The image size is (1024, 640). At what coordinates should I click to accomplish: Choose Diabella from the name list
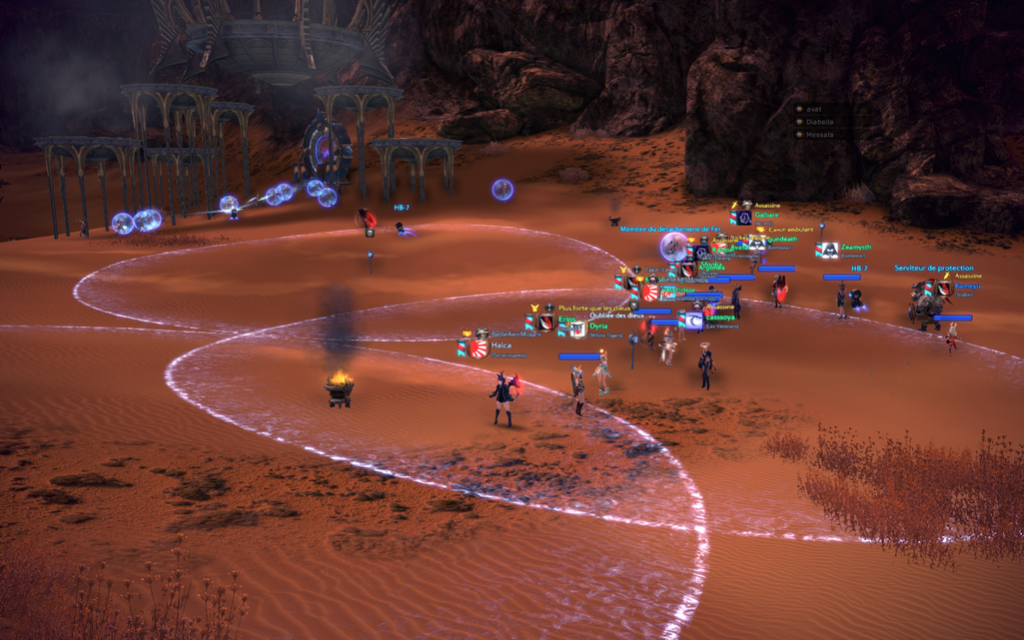click(x=818, y=122)
